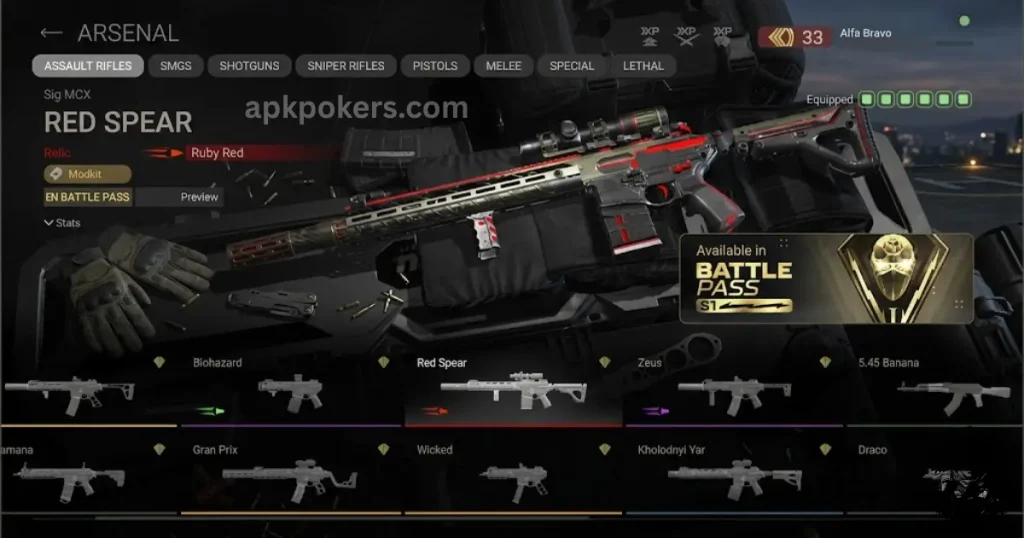View the Special weapons tab
The image size is (1024, 538).
(x=572, y=66)
